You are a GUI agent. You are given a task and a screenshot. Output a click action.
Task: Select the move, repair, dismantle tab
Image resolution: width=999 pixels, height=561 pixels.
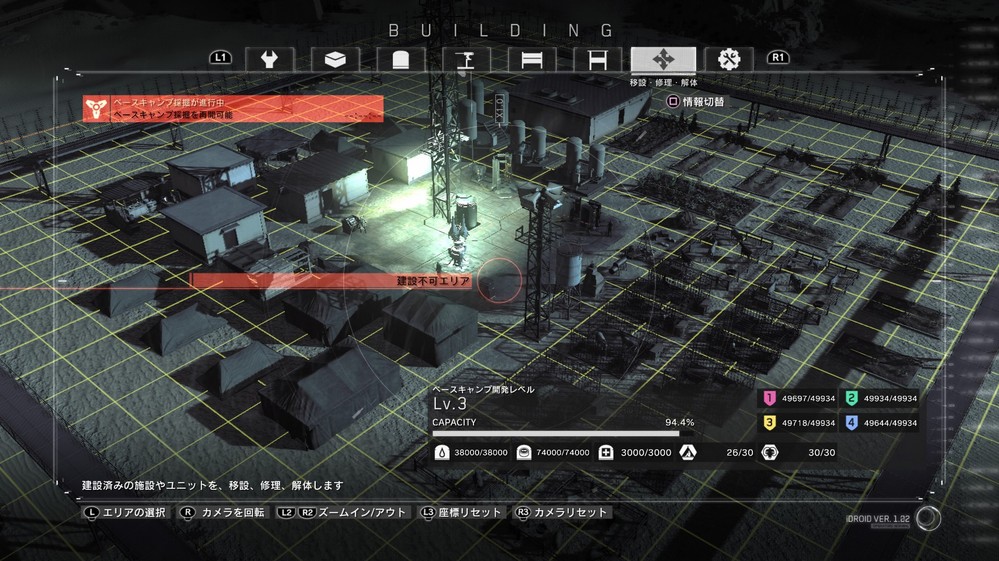tap(663, 59)
